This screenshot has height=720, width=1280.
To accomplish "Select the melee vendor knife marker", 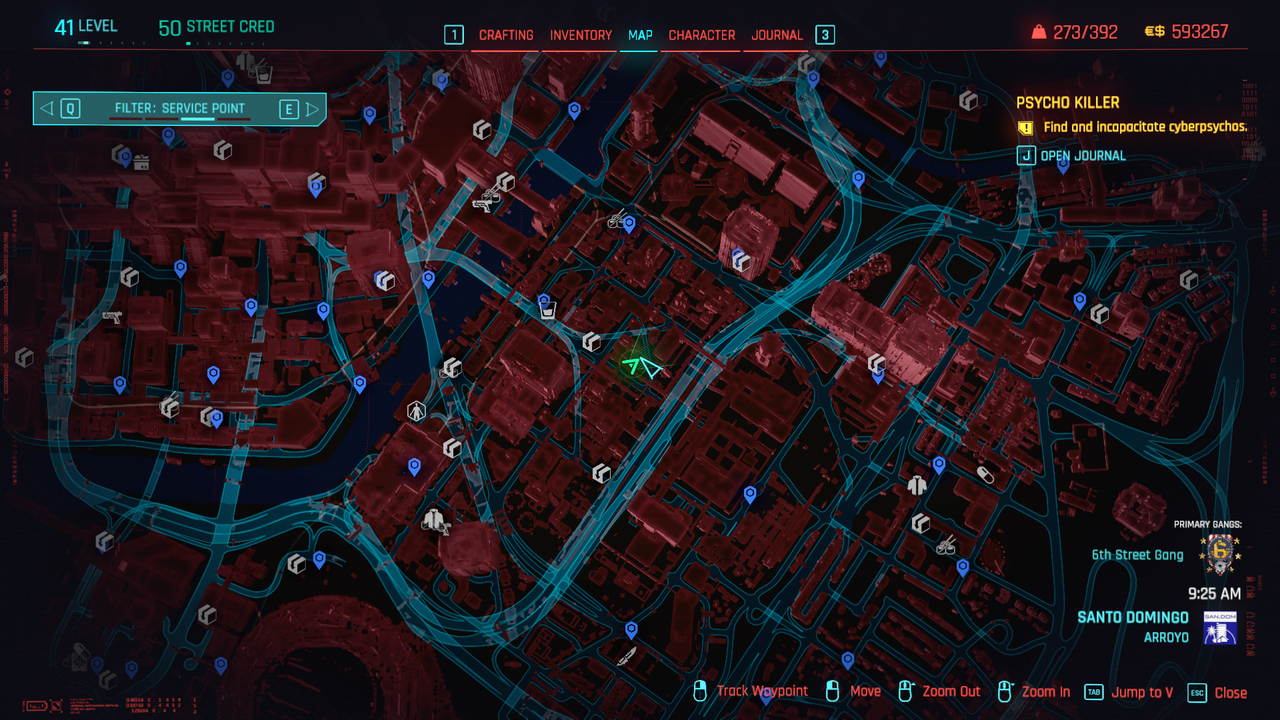I will pyautogui.click(x=626, y=656).
